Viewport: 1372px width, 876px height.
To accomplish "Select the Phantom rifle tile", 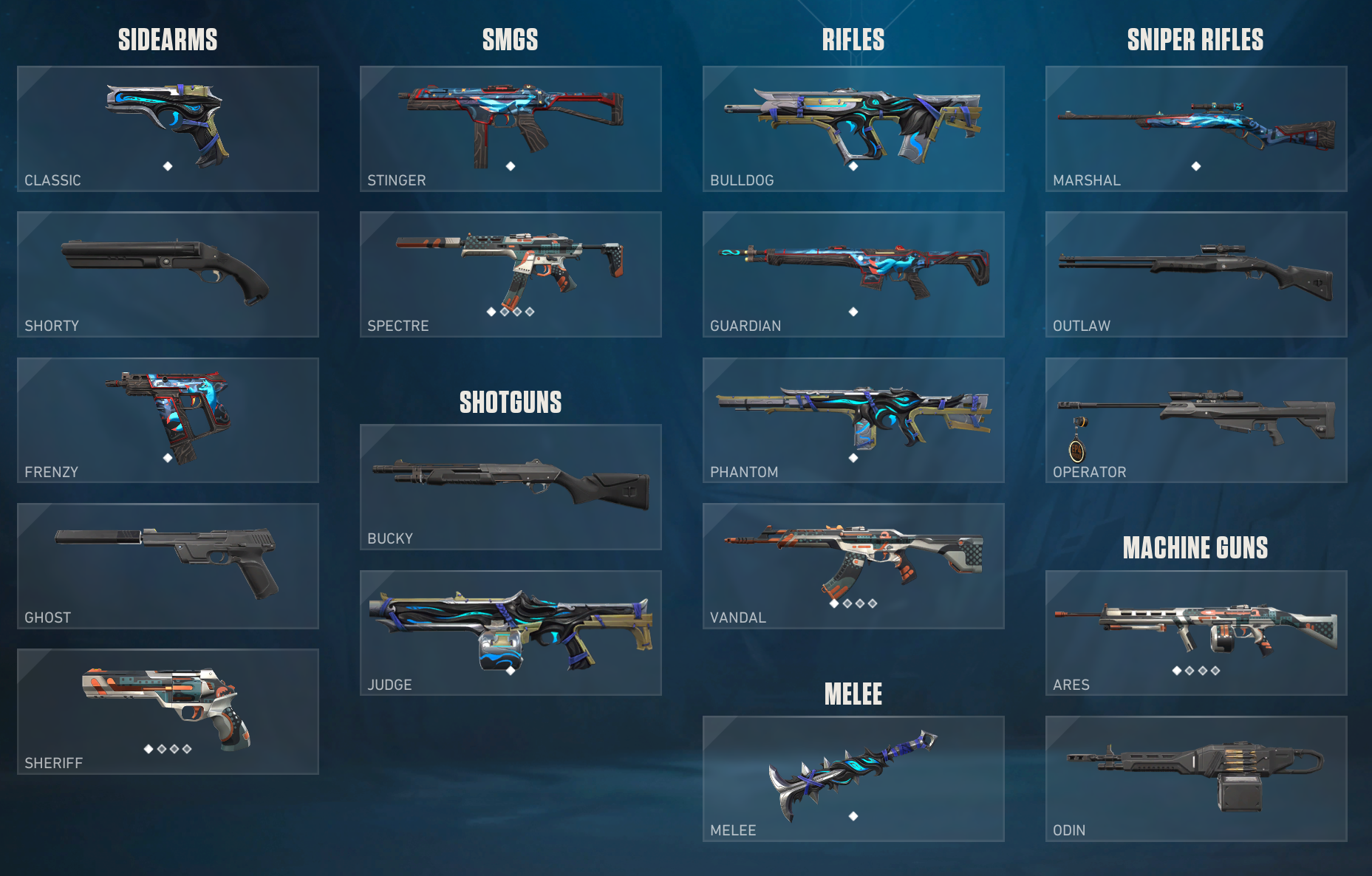I will coord(853,420).
